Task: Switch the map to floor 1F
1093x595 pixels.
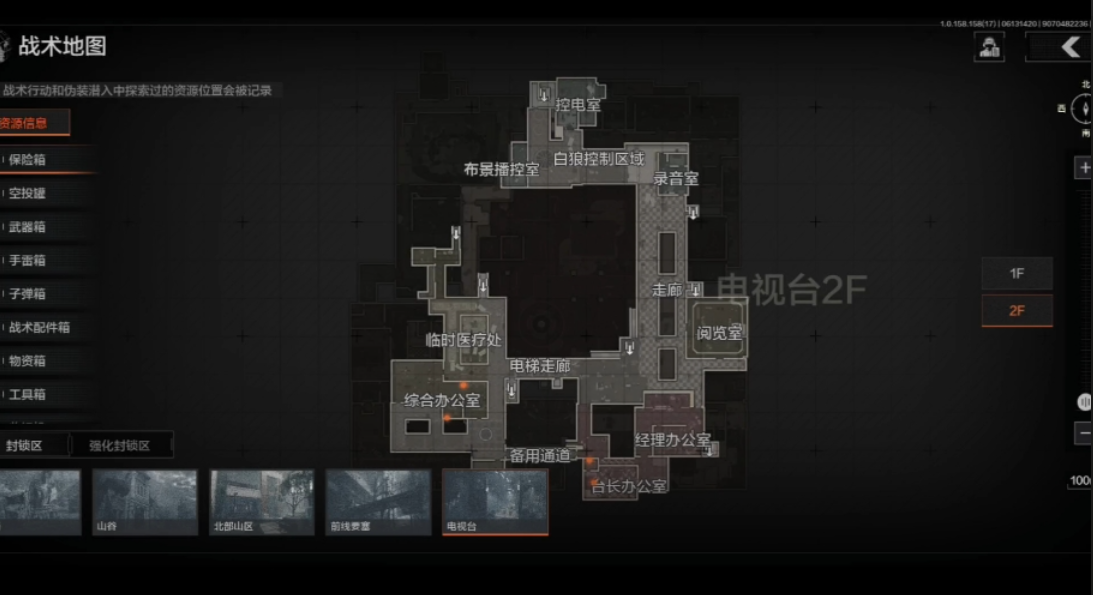Action: coord(1016,273)
